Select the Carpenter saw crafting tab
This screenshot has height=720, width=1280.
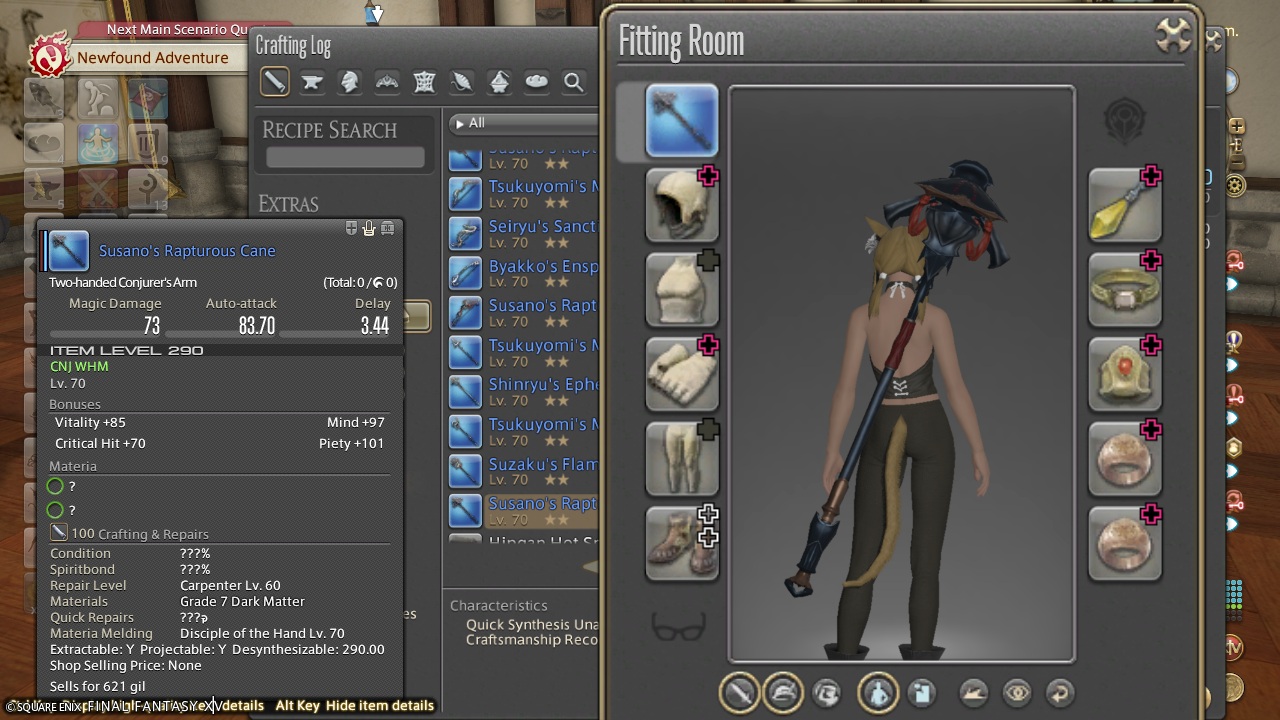coord(275,82)
